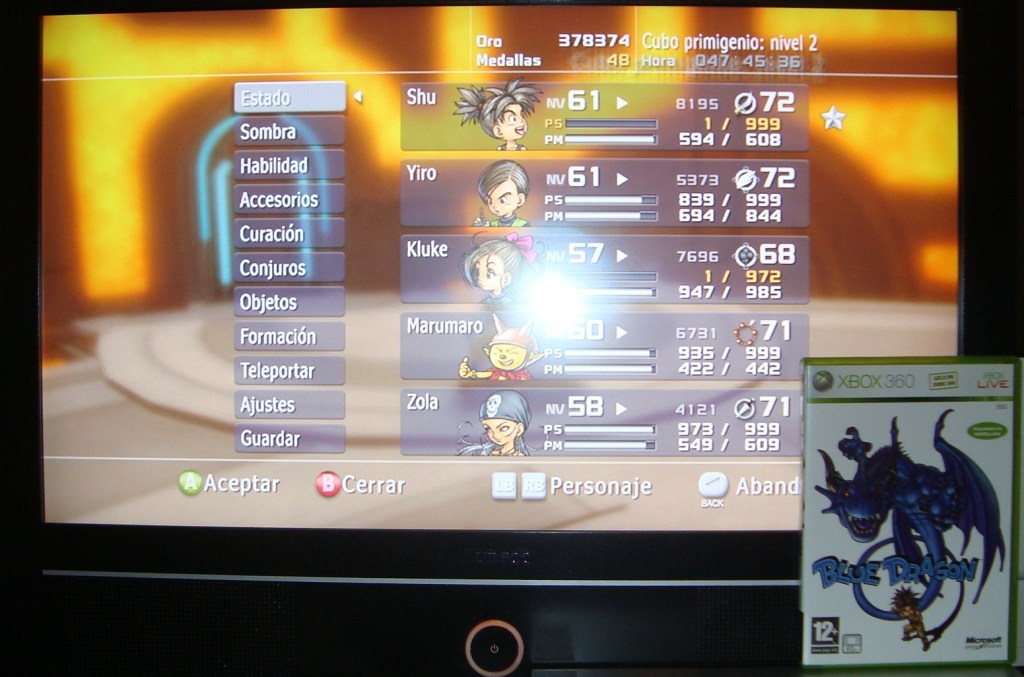Choose the Habilidad option
1024x677 pixels.
[289, 166]
